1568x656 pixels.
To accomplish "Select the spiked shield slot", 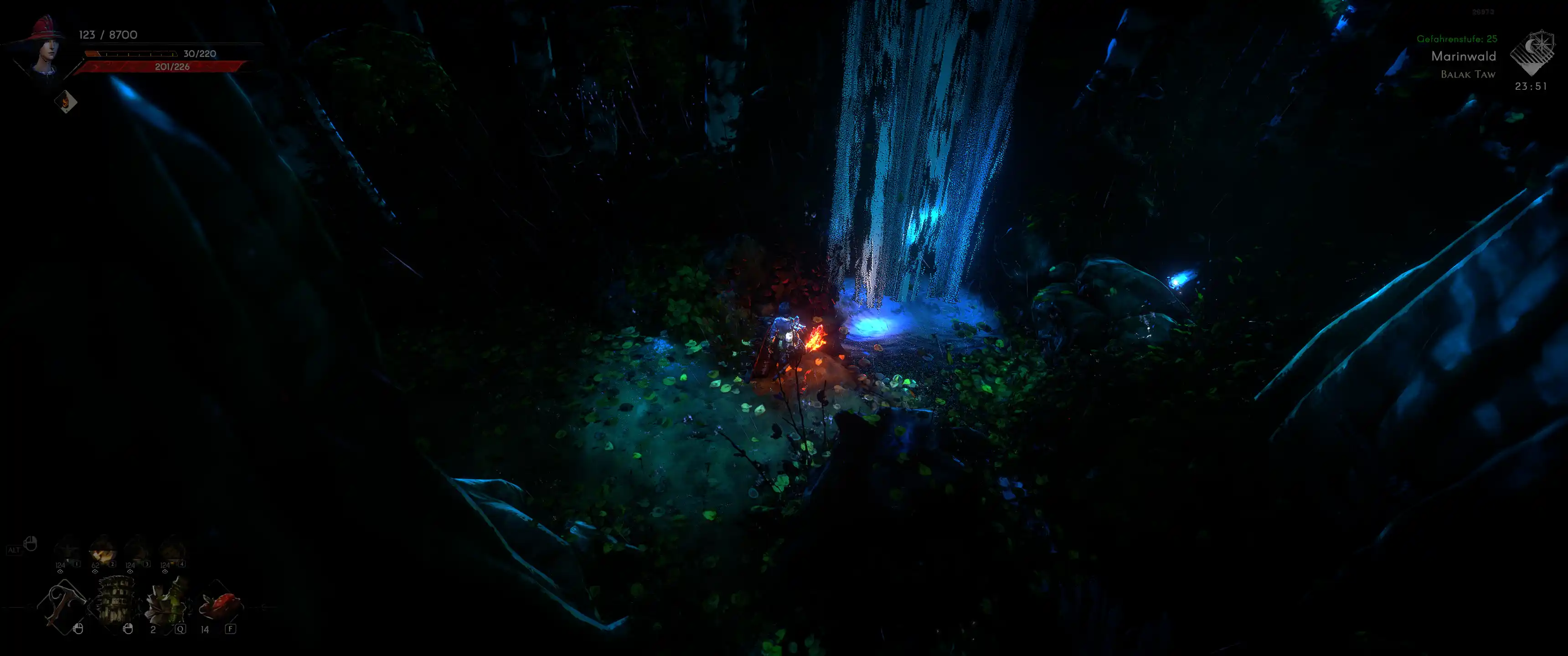I will tap(115, 602).
